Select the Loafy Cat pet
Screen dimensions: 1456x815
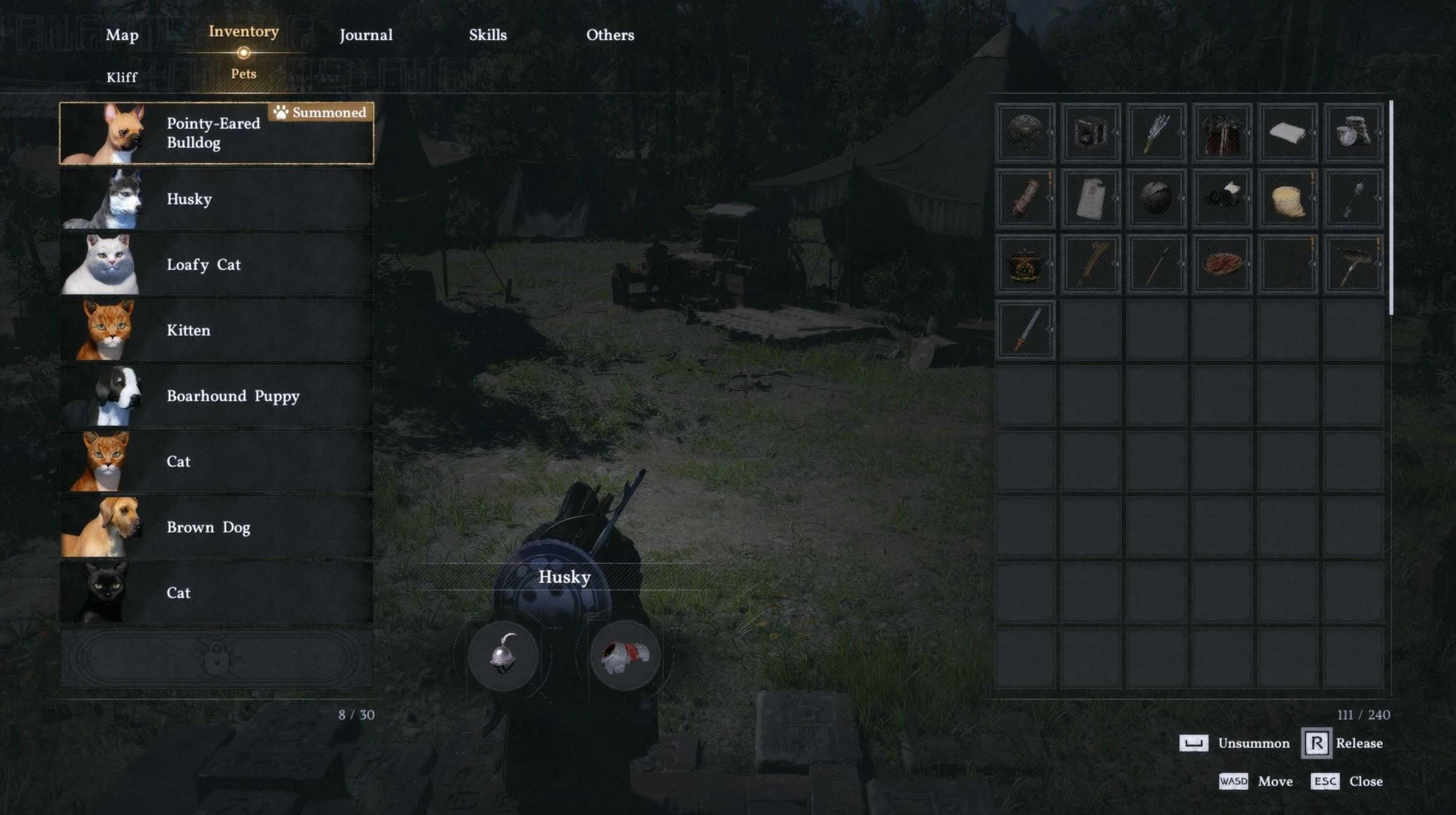[x=216, y=265]
